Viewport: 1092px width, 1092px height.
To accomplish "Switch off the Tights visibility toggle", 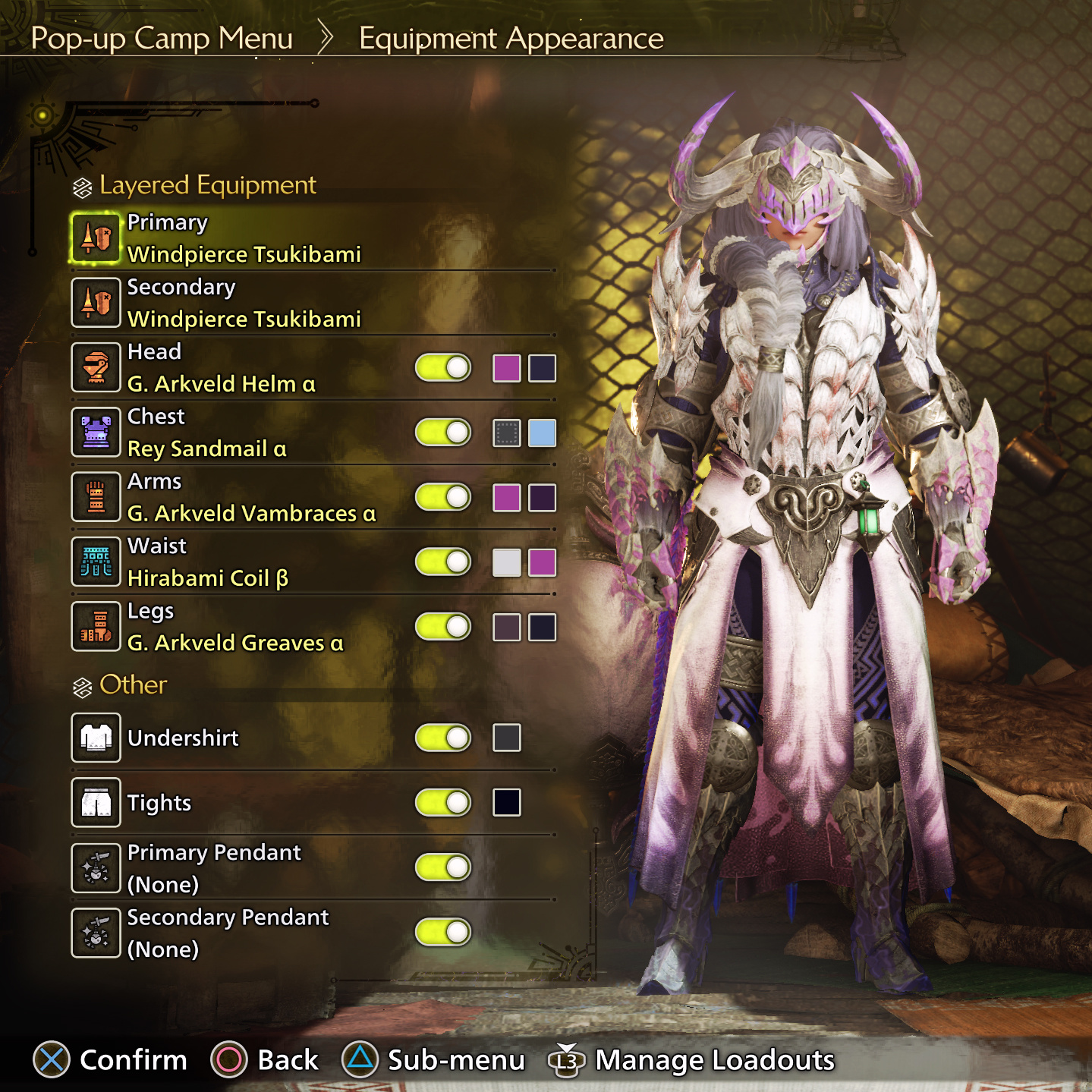I will coord(443,802).
